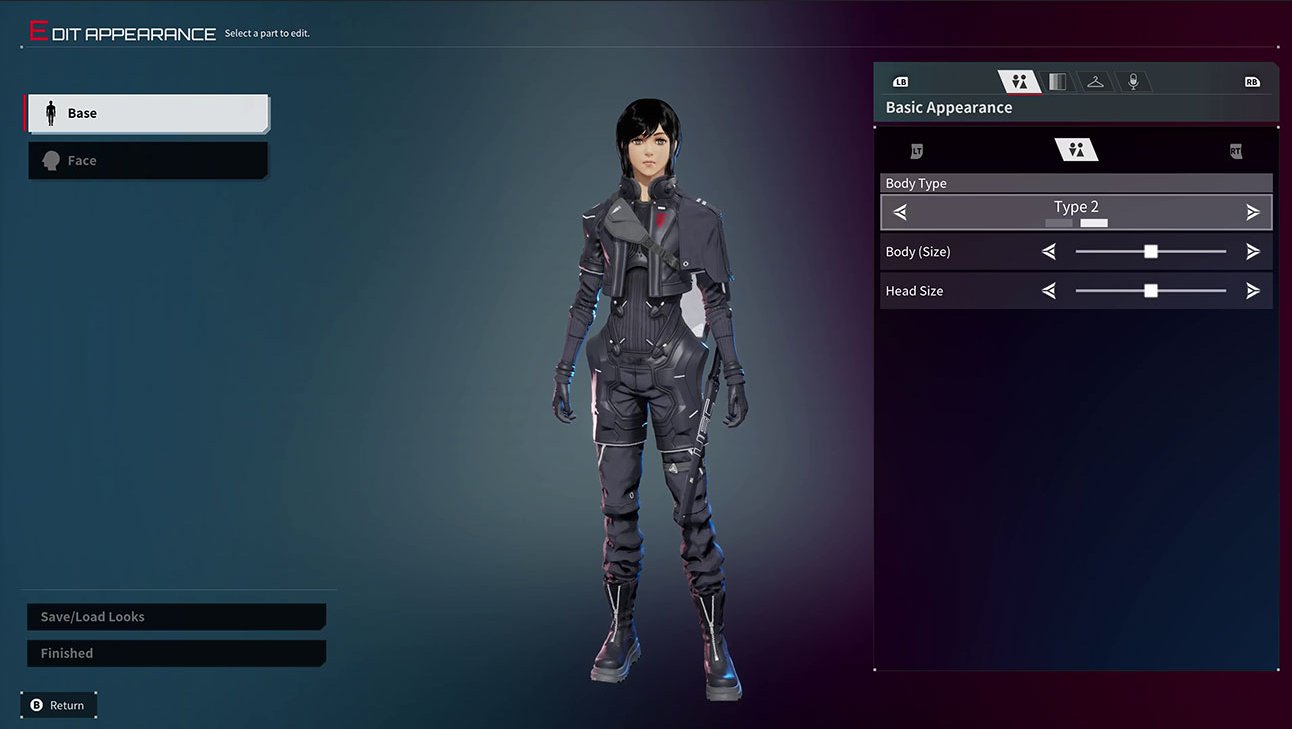
Task: Choose Finished to confirm appearance
Action: coord(176,653)
